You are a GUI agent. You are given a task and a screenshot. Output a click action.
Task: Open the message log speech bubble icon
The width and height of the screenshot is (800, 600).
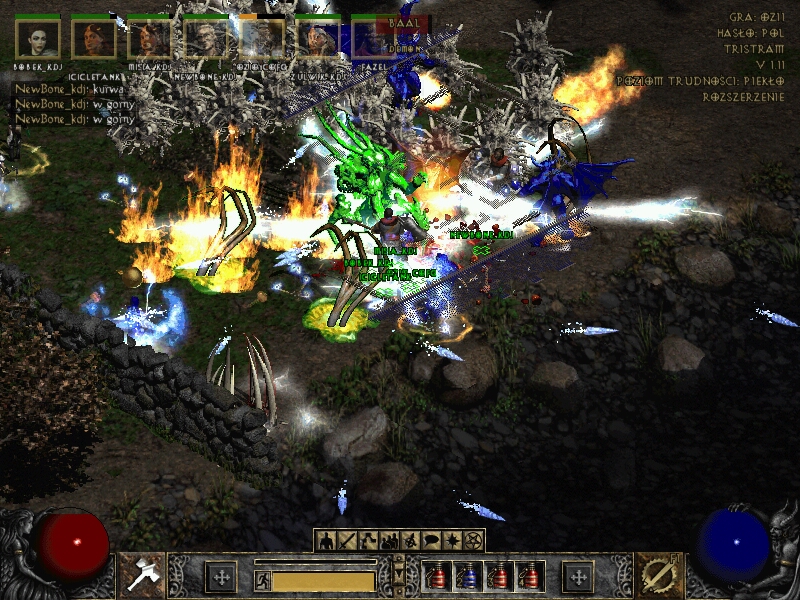(x=431, y=541)
